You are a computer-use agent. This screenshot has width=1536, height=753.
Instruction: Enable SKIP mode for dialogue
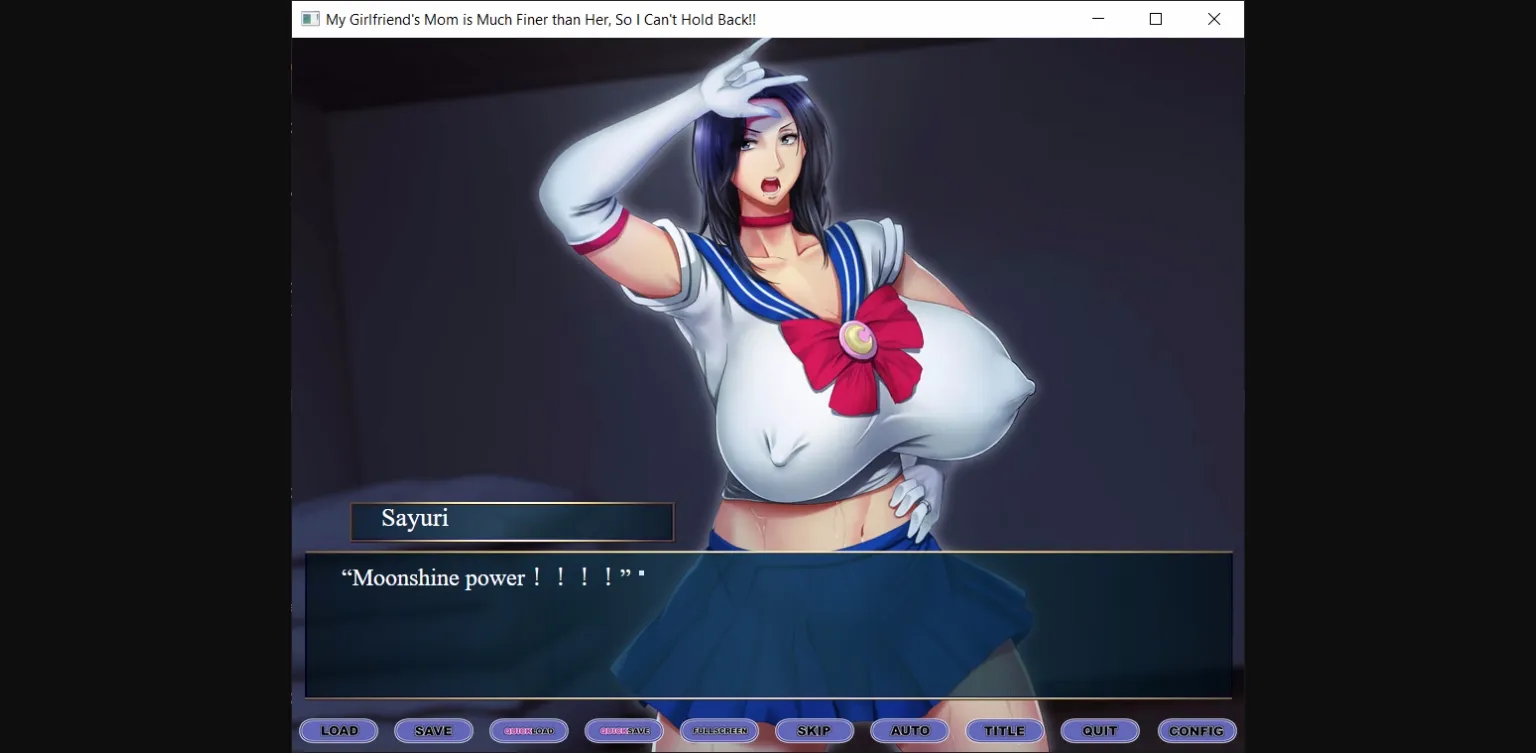[814, 730]
